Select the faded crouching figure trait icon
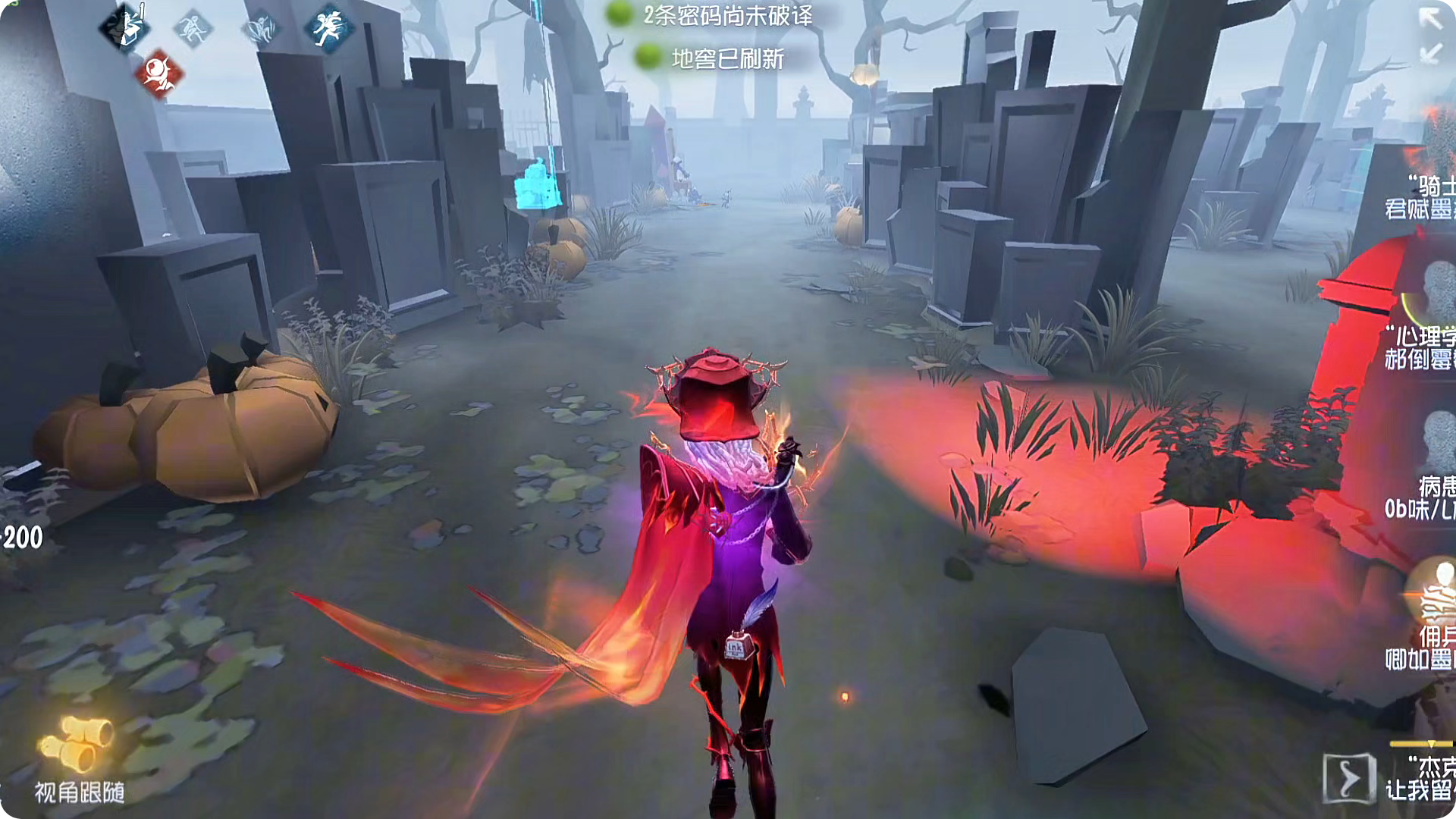The height and width of the screenshot is (819, 1456). click(x=192, y=30)
